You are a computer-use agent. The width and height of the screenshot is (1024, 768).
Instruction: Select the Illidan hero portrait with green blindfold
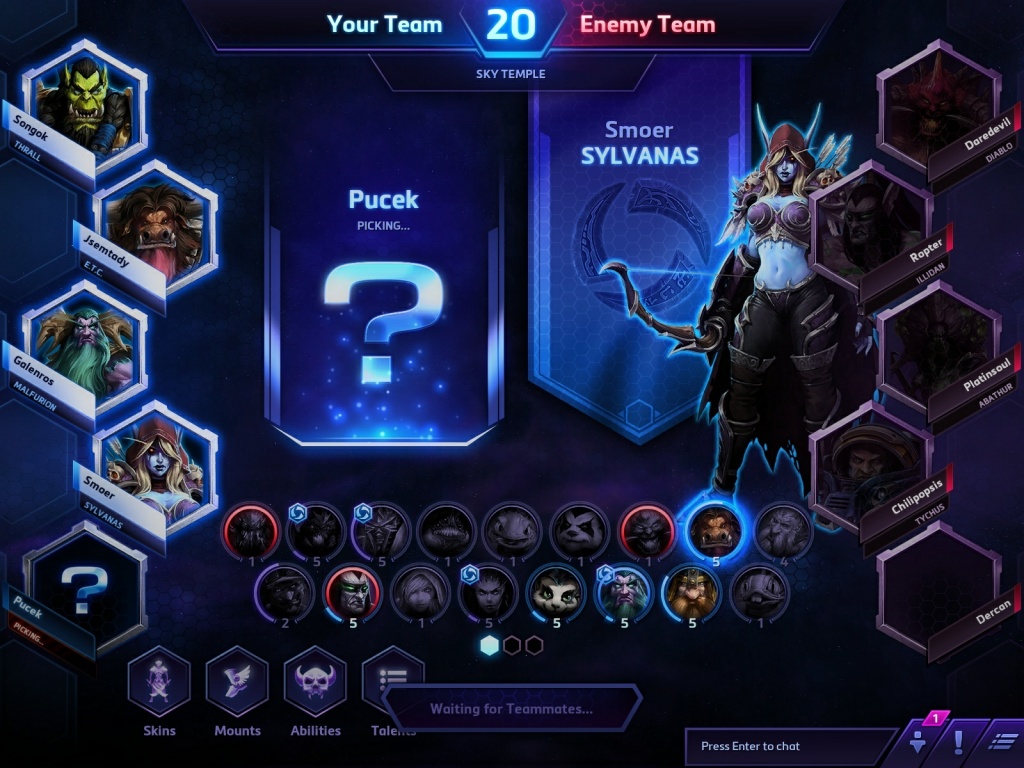tap(351, 592)
